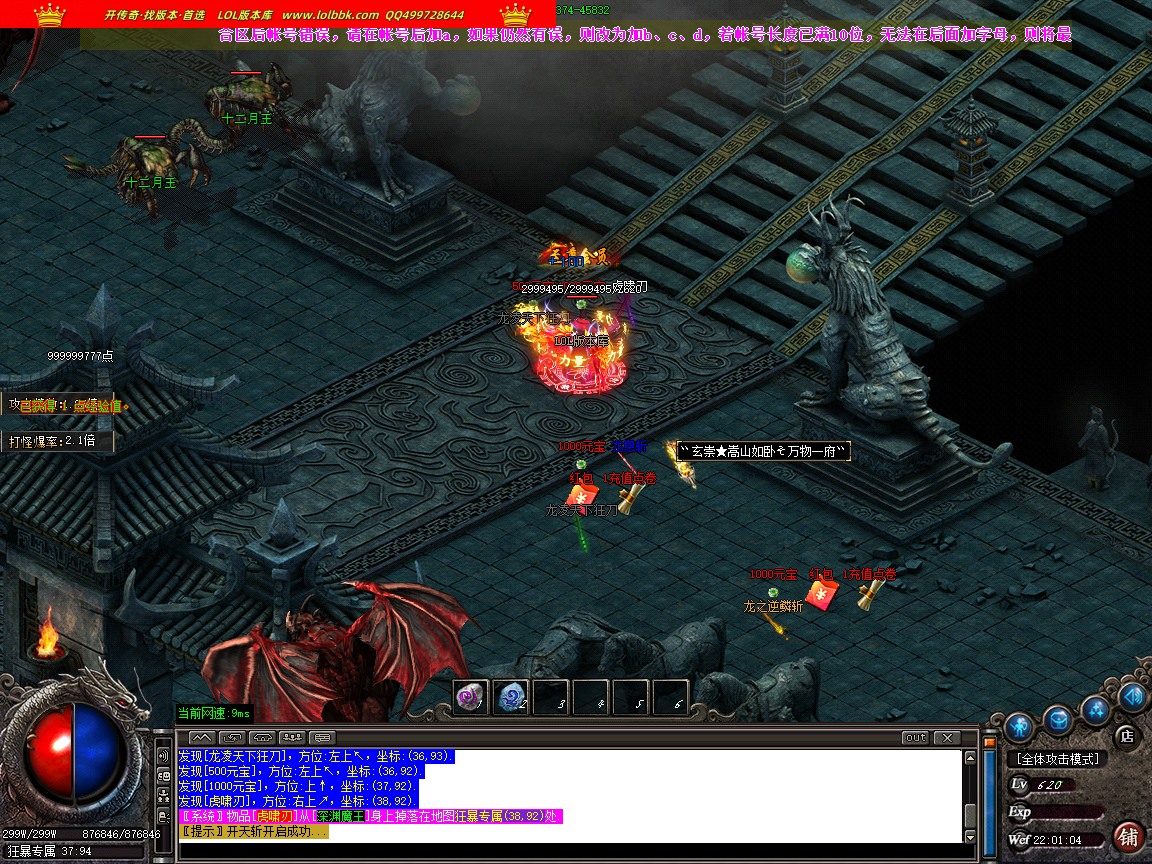Viewport: 1152px width, 864px height.
Task: Click the chat text input bar
Action: click(570, 851)
